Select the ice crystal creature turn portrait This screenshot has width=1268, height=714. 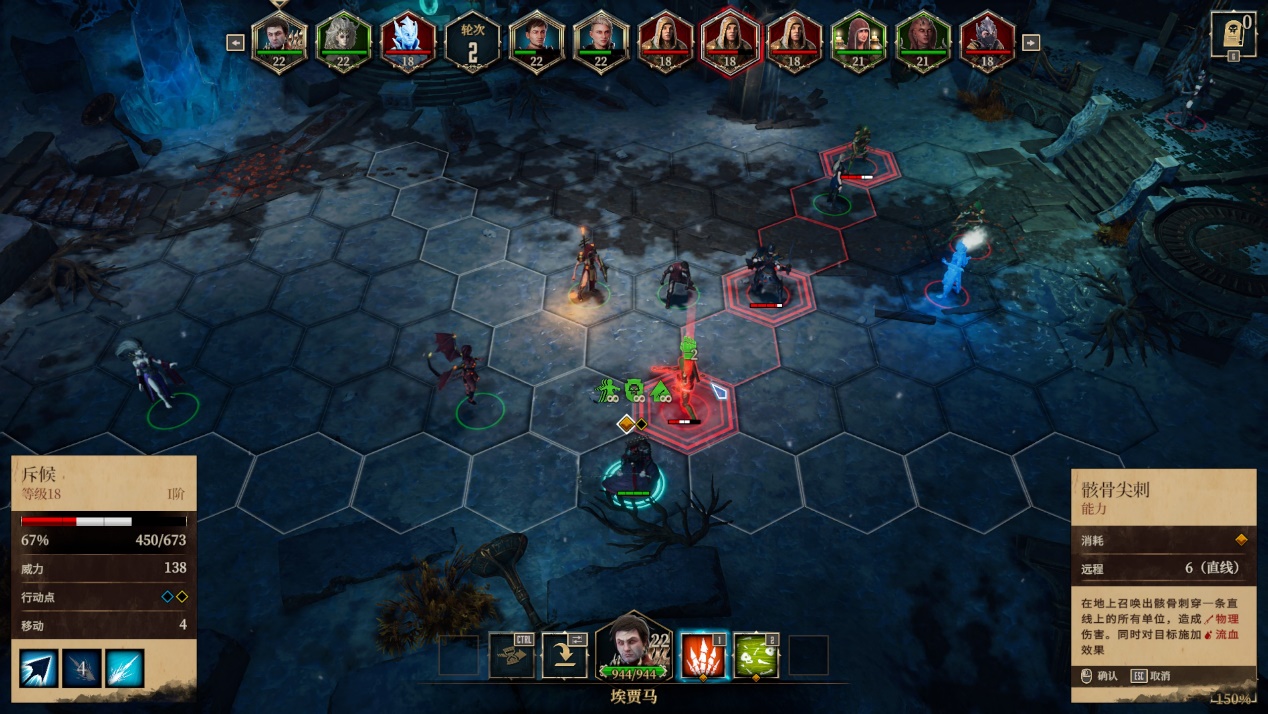[408, 42]
